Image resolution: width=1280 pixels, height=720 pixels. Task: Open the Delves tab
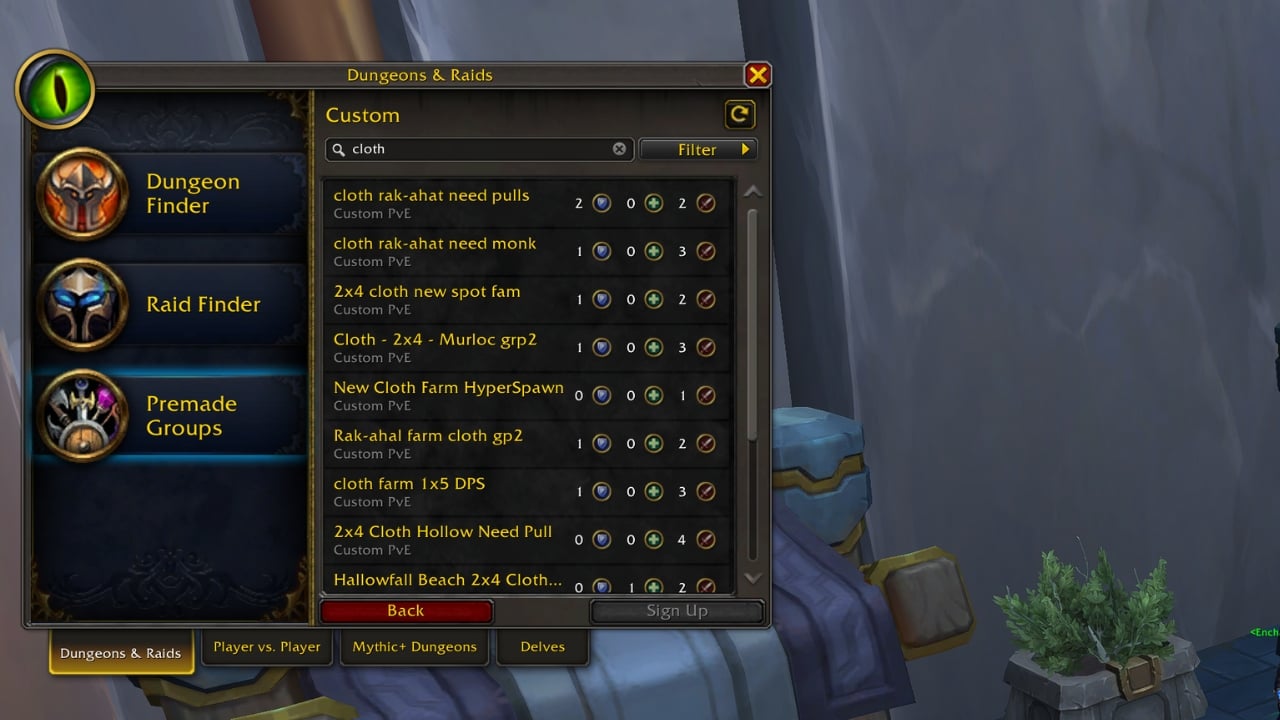coord(542,647)
